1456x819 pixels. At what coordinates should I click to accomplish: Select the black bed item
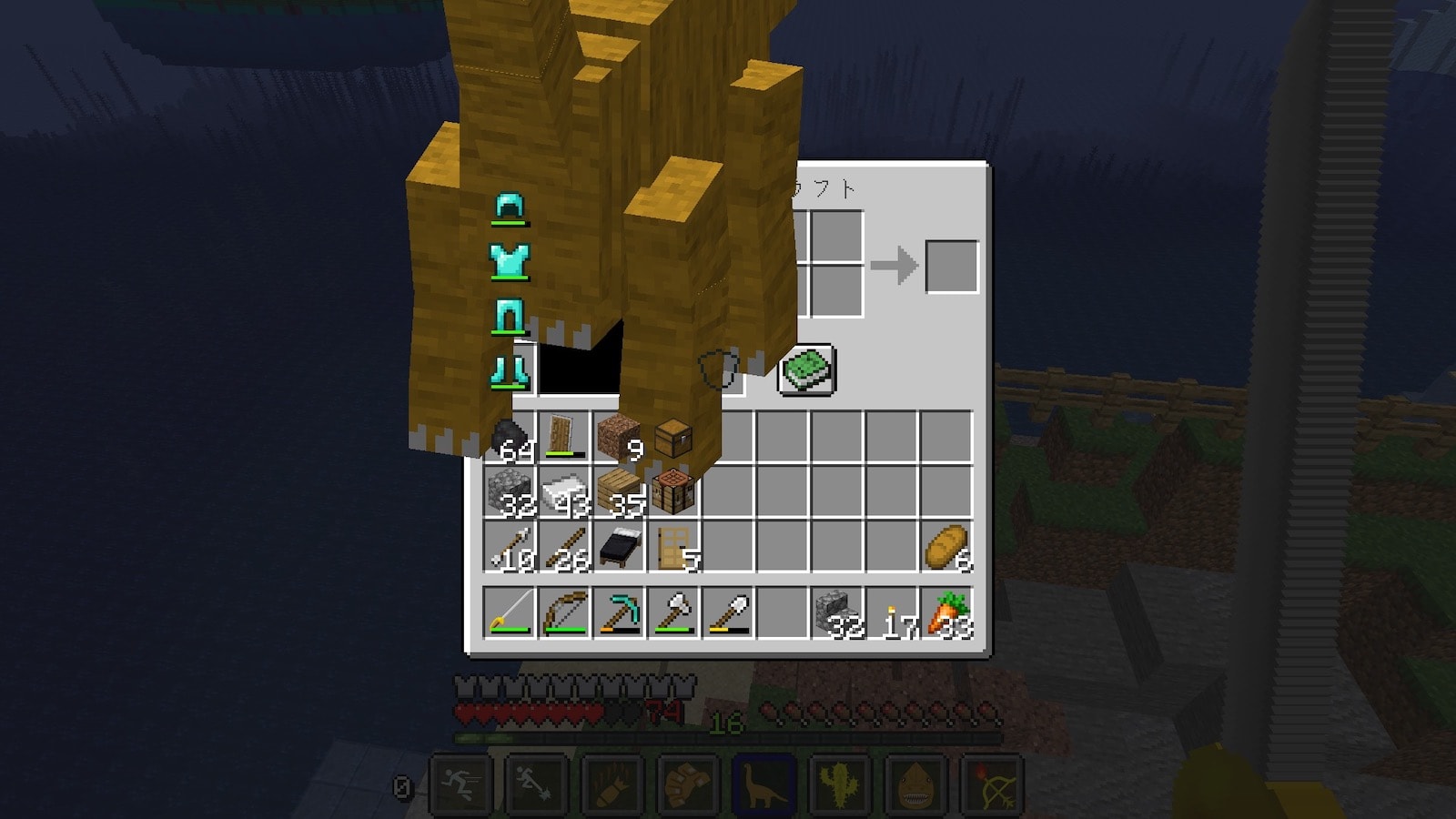(619, 548)
